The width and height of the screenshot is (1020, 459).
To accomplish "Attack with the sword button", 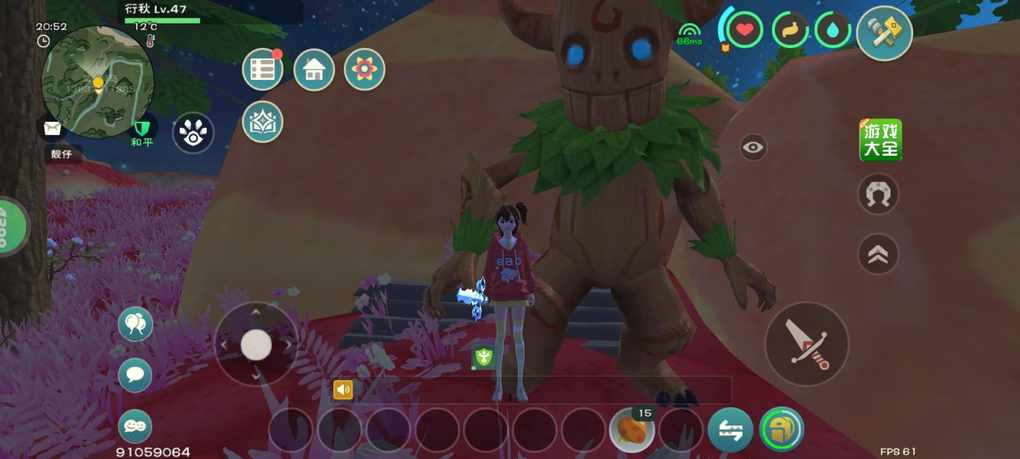I will click(x=807, y=343).
